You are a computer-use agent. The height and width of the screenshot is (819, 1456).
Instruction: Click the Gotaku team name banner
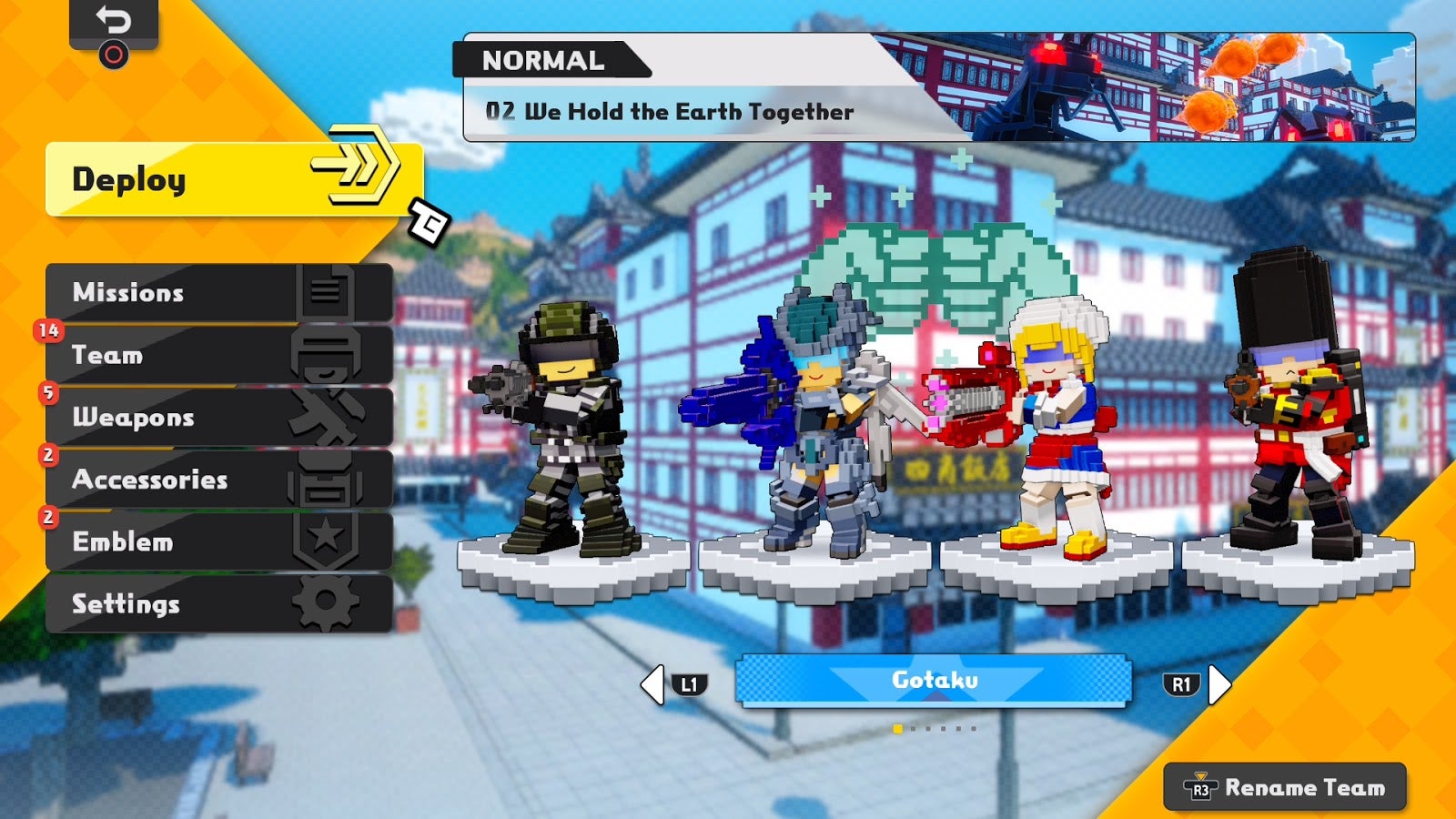933,681
